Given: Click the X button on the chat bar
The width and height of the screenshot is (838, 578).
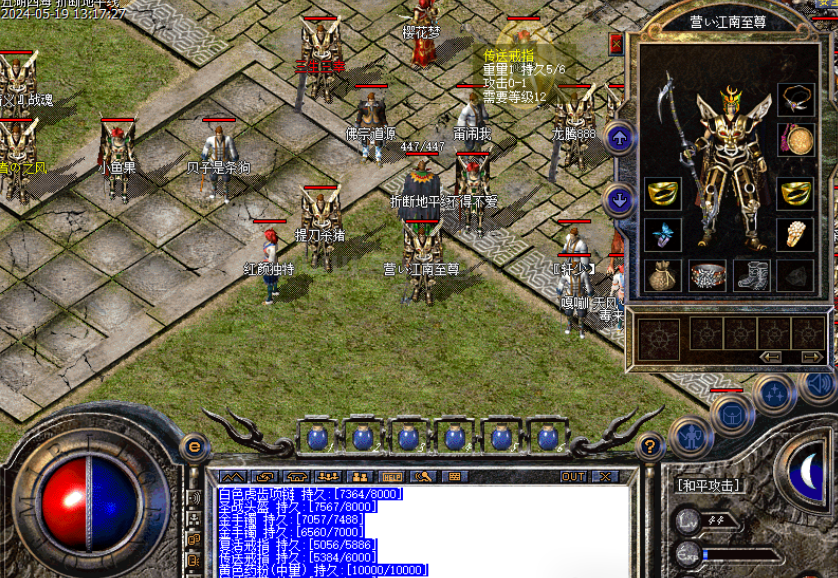Looking at the screenshot, I should pyautogui.click(x=603, y=477).
